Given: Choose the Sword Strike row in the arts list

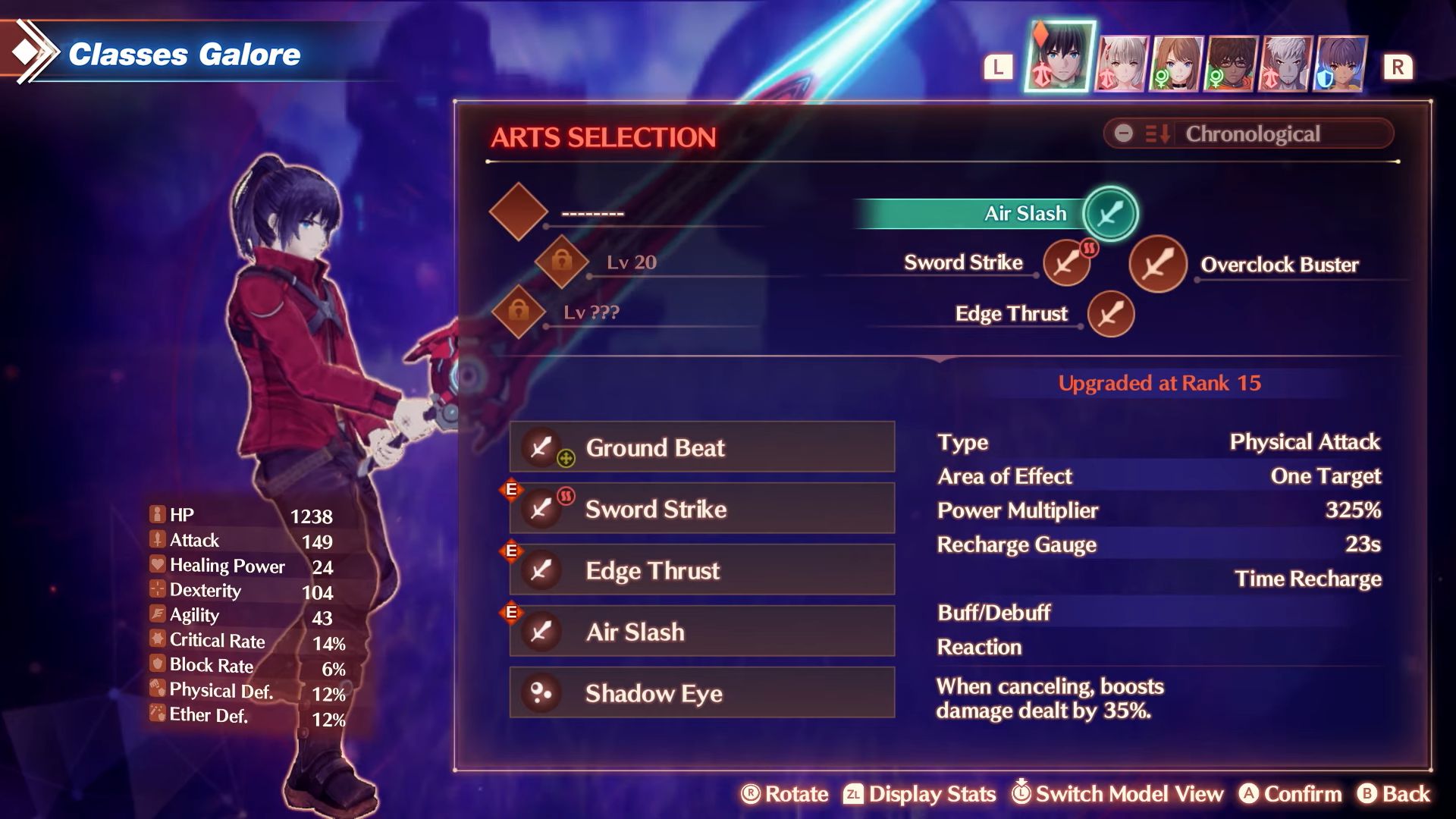Looking at the screenshot, I should [701, 509].
